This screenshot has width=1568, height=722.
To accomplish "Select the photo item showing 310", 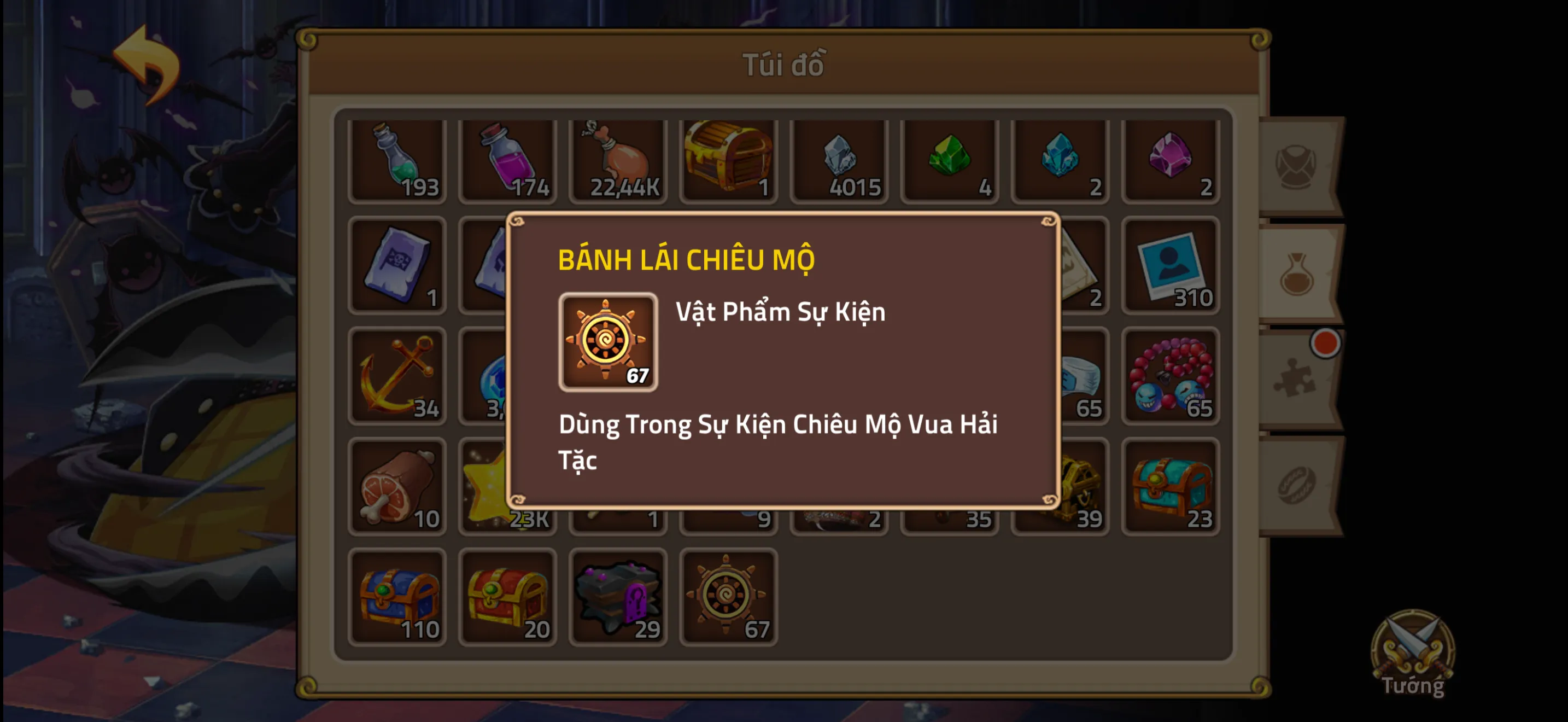I will [1170, 268].
